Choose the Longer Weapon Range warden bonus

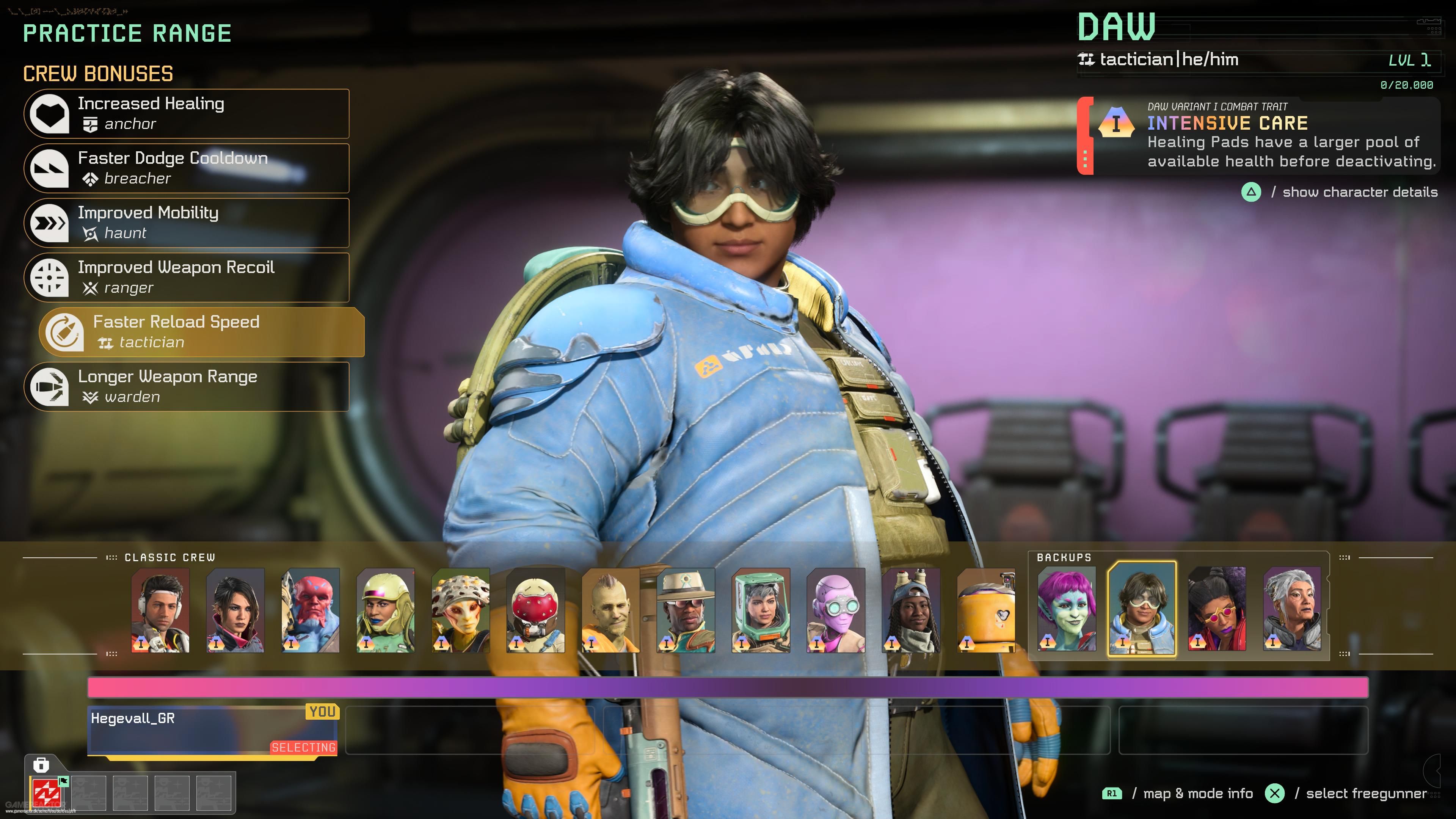tap(187, 387)
